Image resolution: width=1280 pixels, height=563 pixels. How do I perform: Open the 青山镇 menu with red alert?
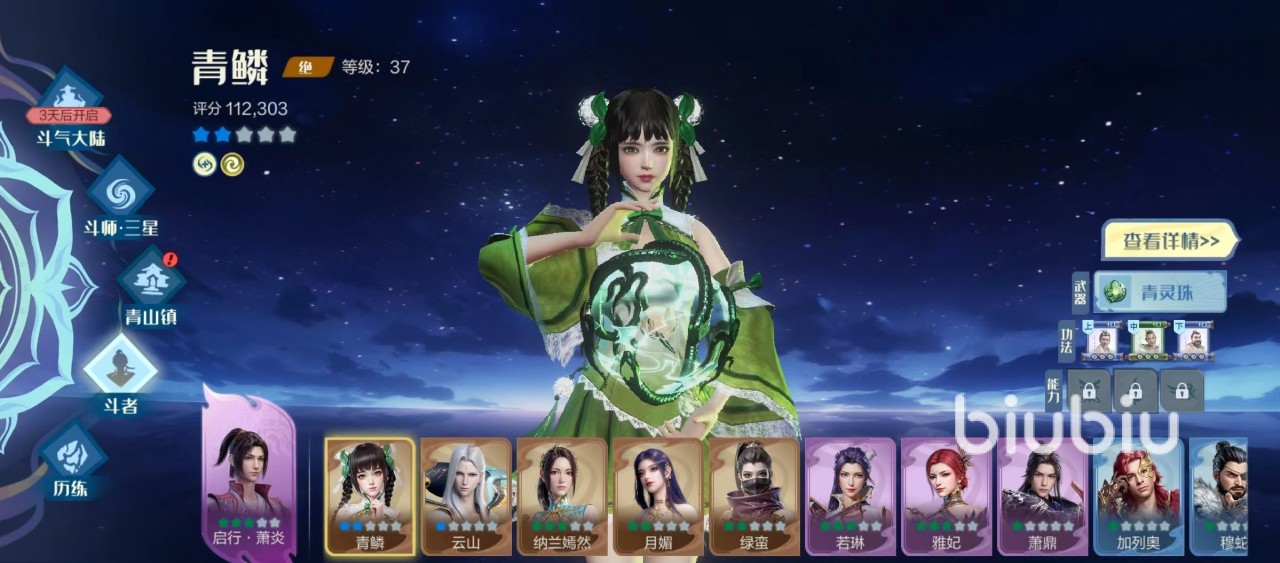click(151, 283)
